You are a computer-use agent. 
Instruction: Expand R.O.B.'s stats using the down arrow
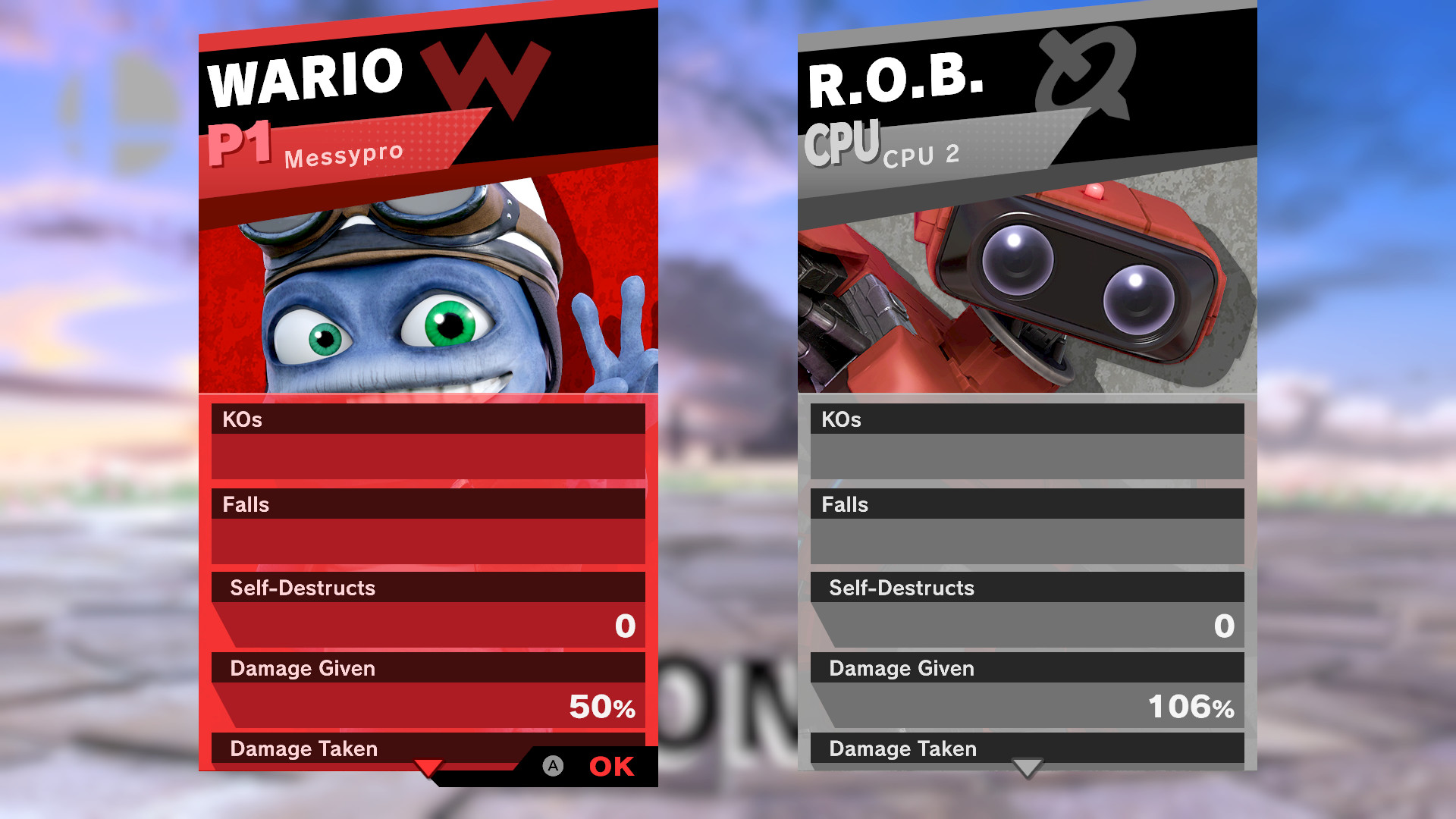(1028, 767)
